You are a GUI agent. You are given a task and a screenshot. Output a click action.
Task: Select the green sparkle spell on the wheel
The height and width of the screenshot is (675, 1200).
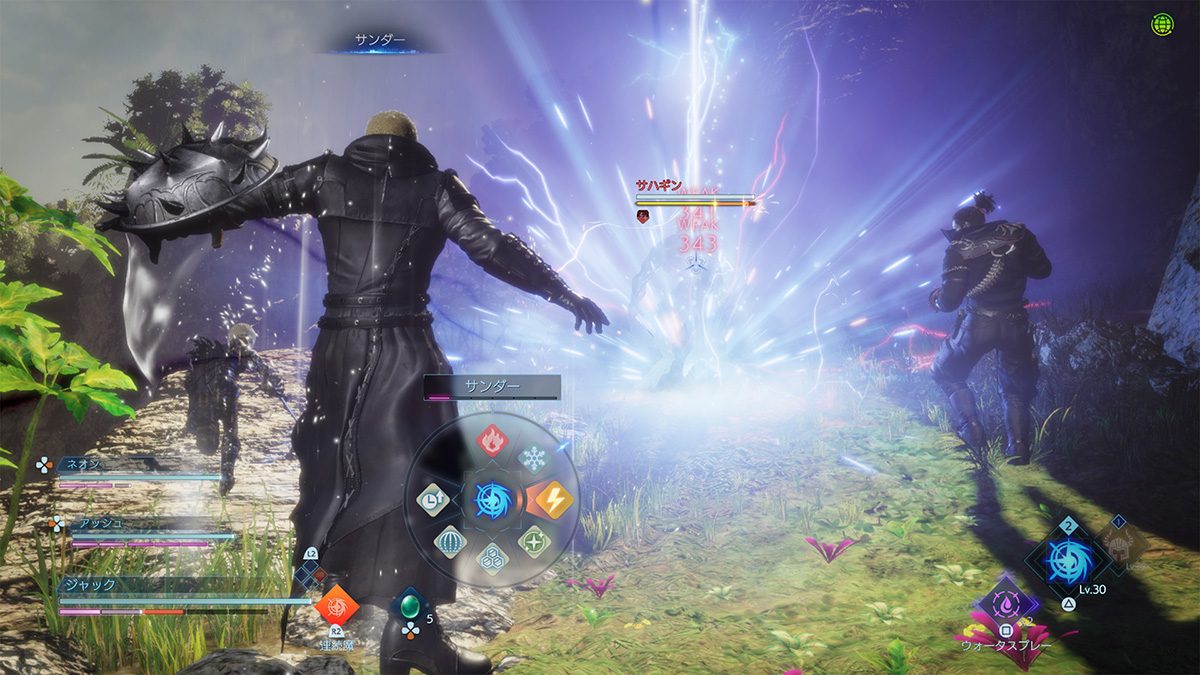534,541
